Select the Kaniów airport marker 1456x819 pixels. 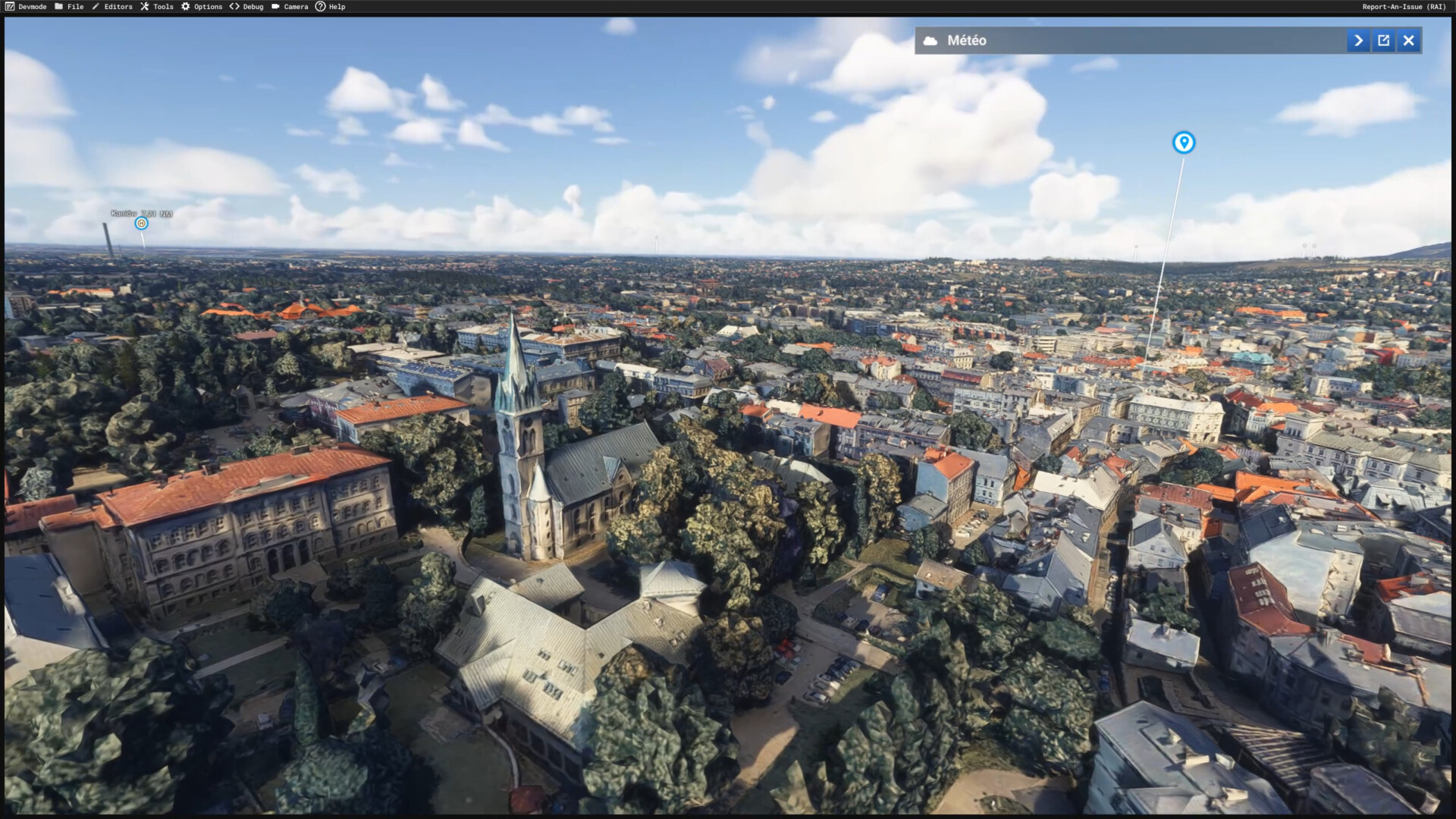point(141,223)
